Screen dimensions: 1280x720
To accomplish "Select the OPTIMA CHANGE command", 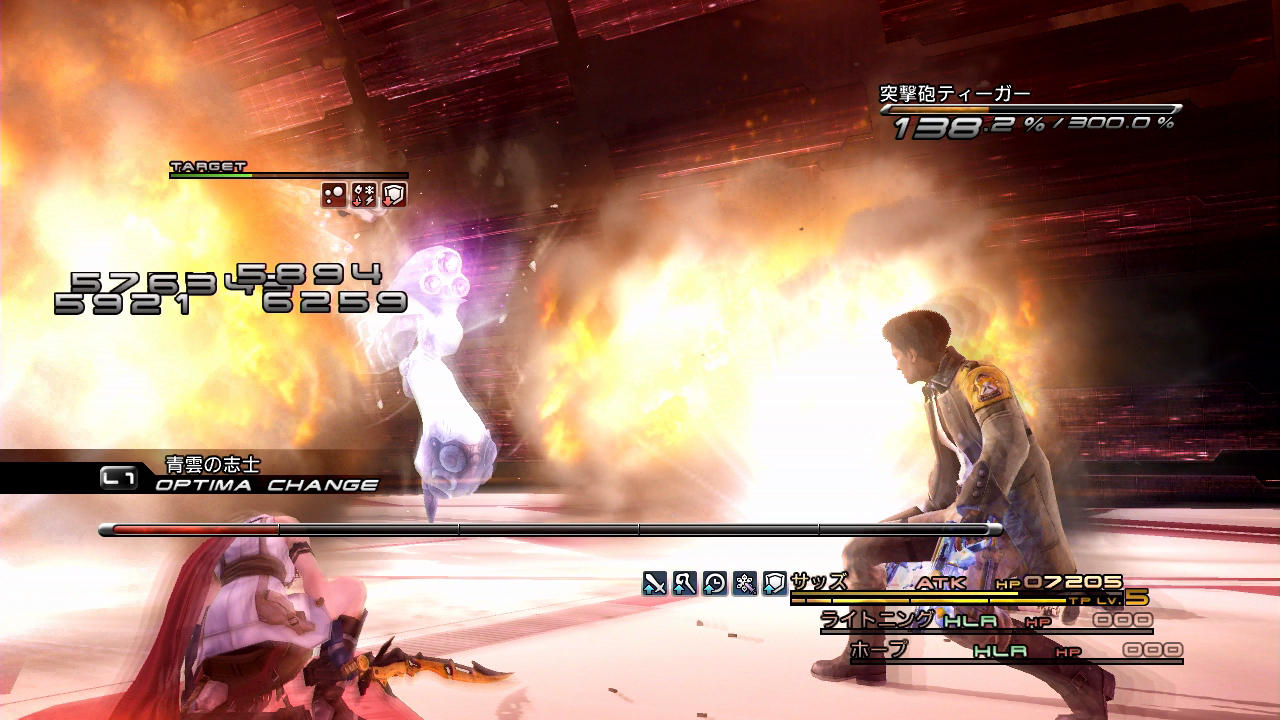I will click(x=266, y=485).
